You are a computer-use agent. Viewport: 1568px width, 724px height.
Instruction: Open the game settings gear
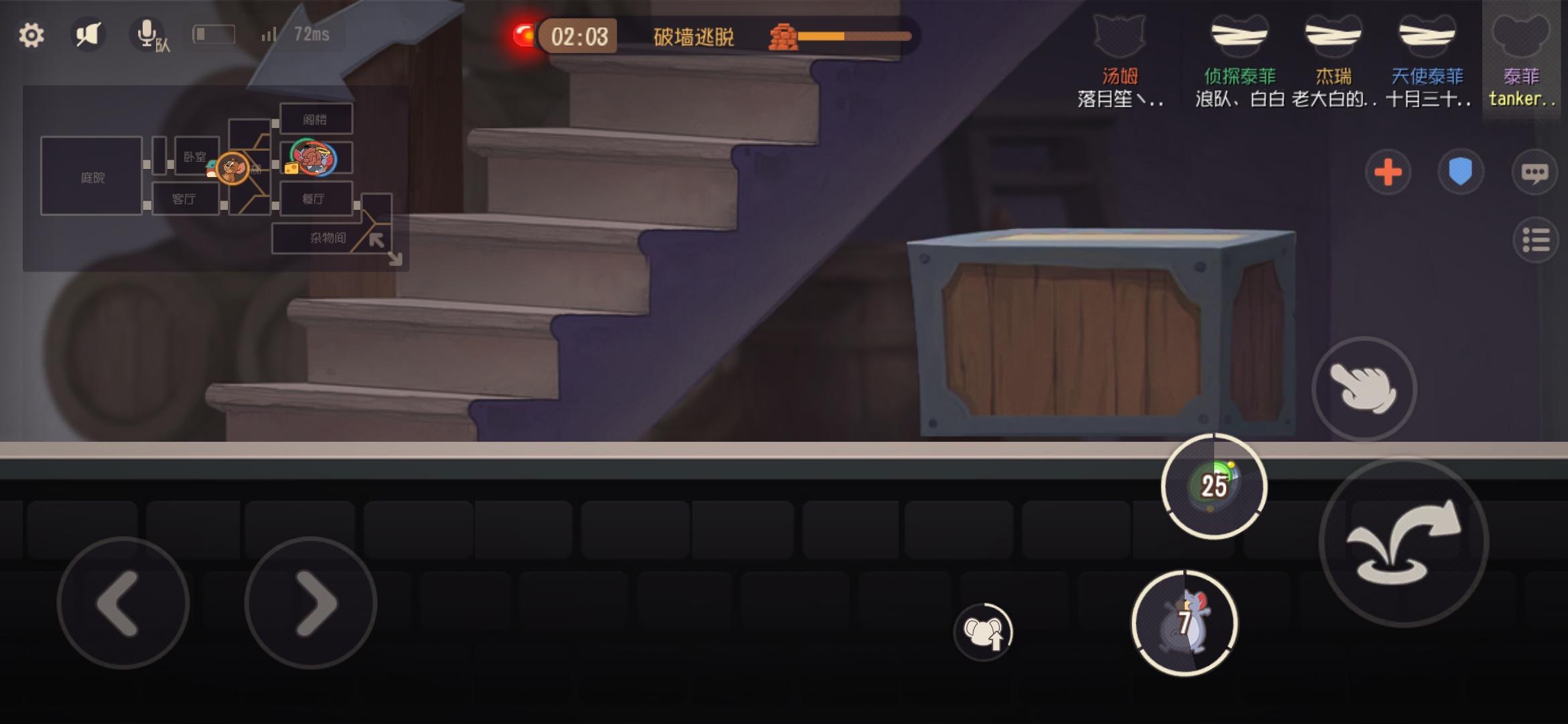pyautogui.click(x=31, y=35)
